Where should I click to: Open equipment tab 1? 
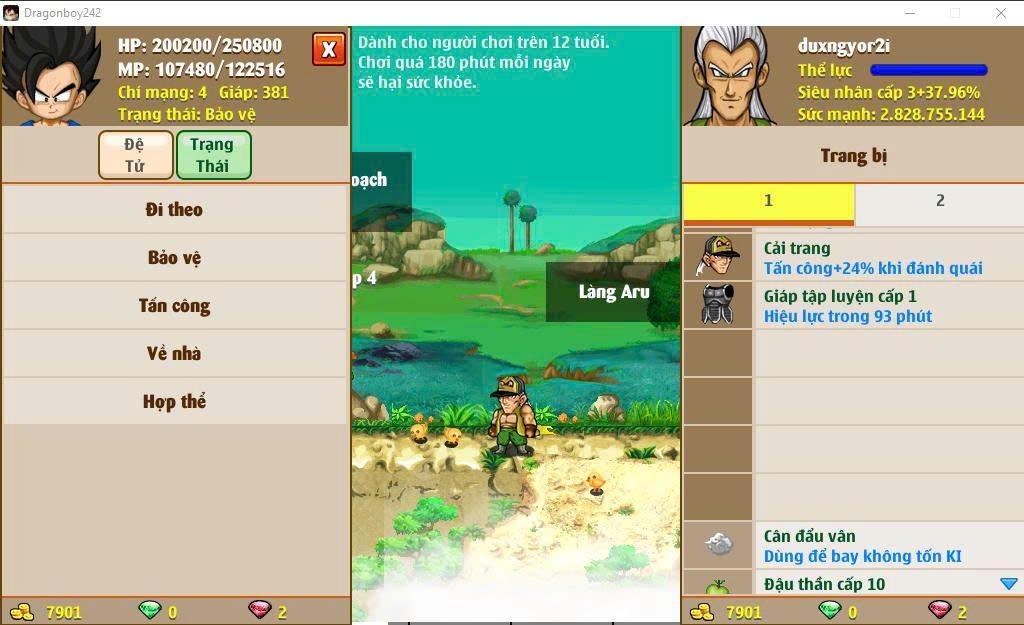[768, 201]
